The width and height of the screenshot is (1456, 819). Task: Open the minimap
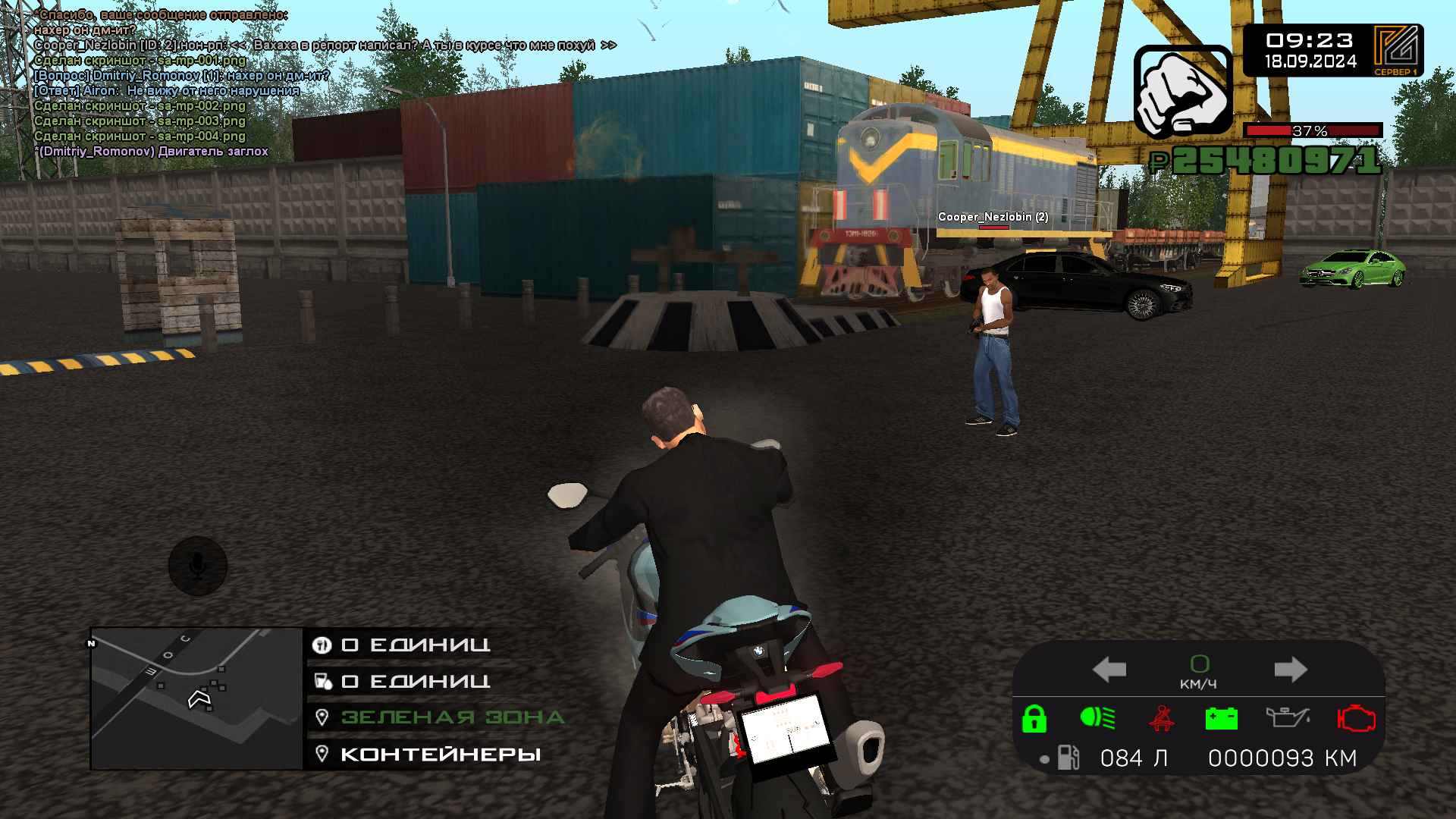click(196, 698)
